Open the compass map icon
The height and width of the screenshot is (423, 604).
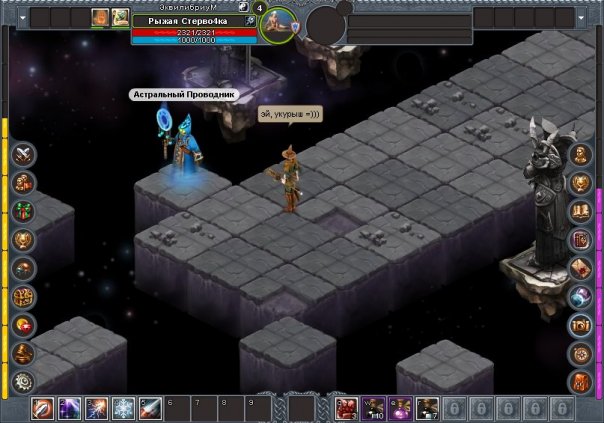pyautogui.click(x=581, y=353)
